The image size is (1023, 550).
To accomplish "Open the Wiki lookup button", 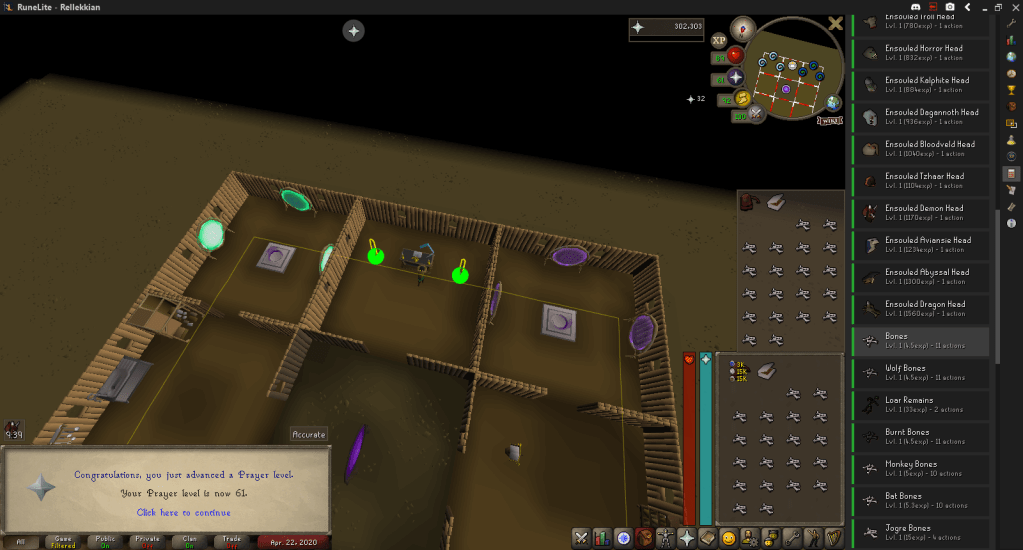I will 830,121.
